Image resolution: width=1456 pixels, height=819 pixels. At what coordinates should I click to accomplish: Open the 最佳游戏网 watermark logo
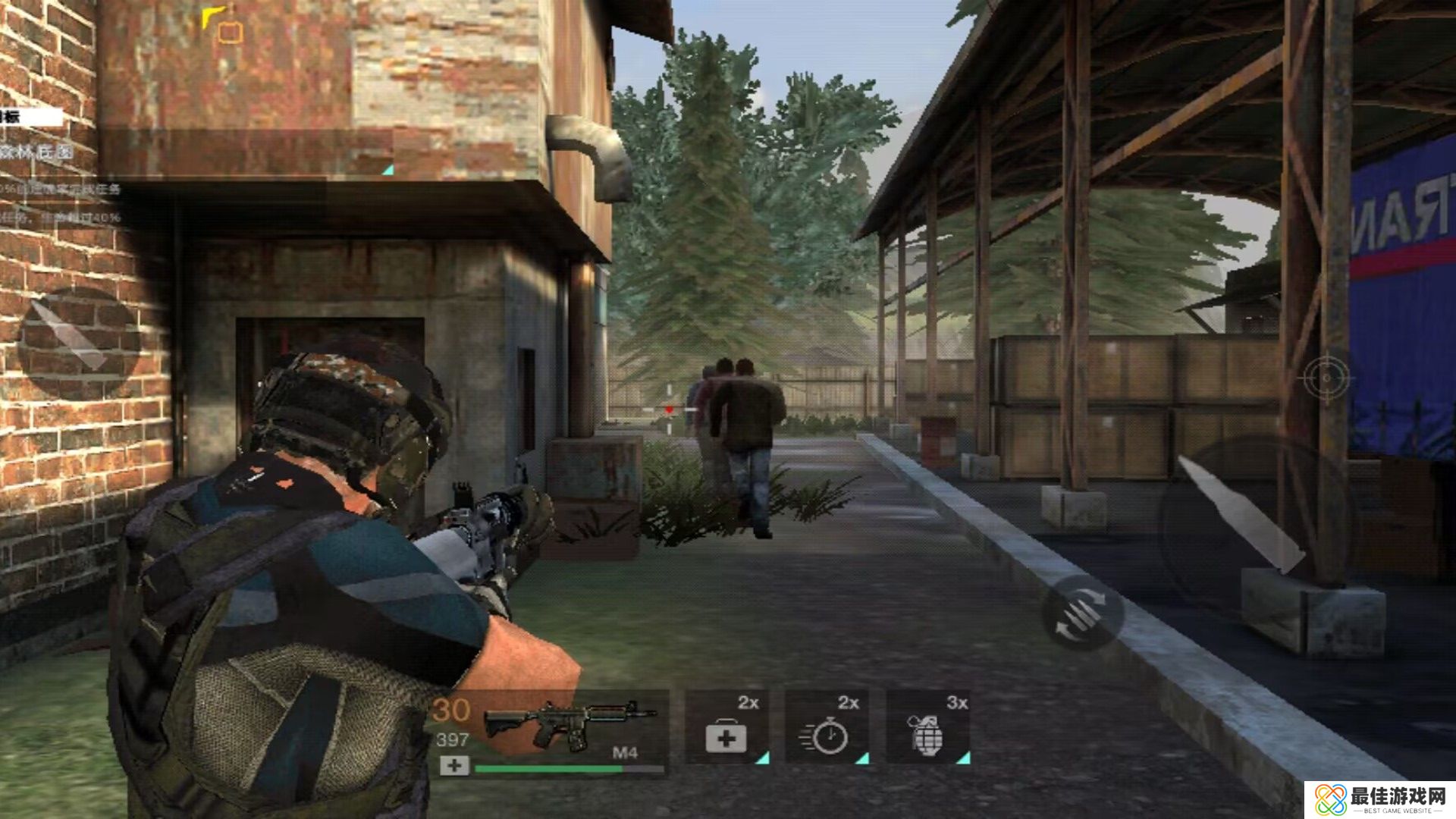1380,800
